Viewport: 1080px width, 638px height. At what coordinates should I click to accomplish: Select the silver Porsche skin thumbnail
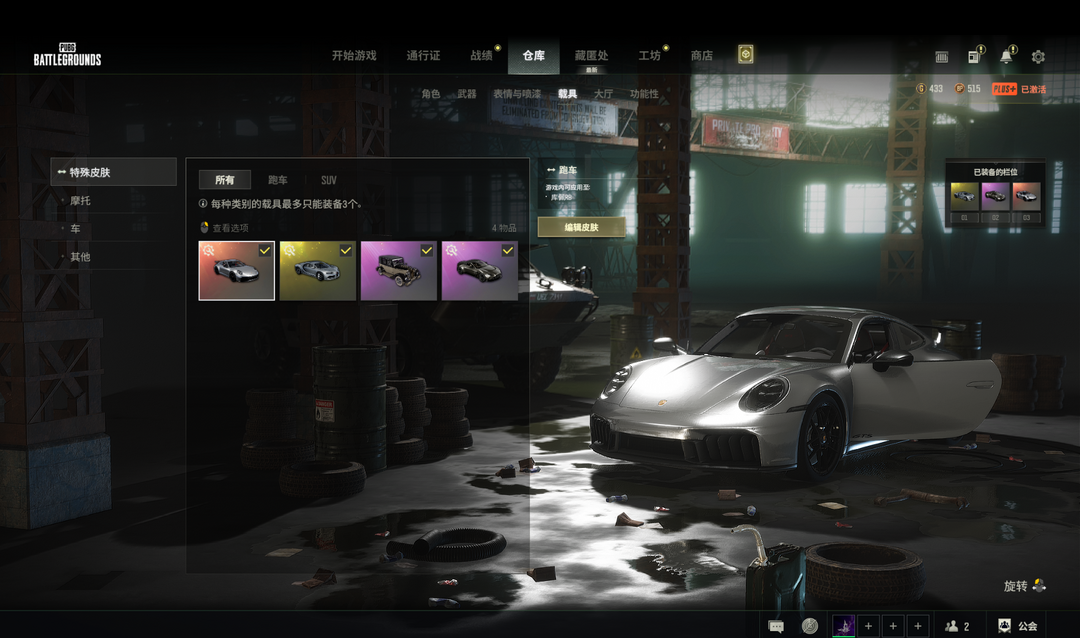click(237, 271)
